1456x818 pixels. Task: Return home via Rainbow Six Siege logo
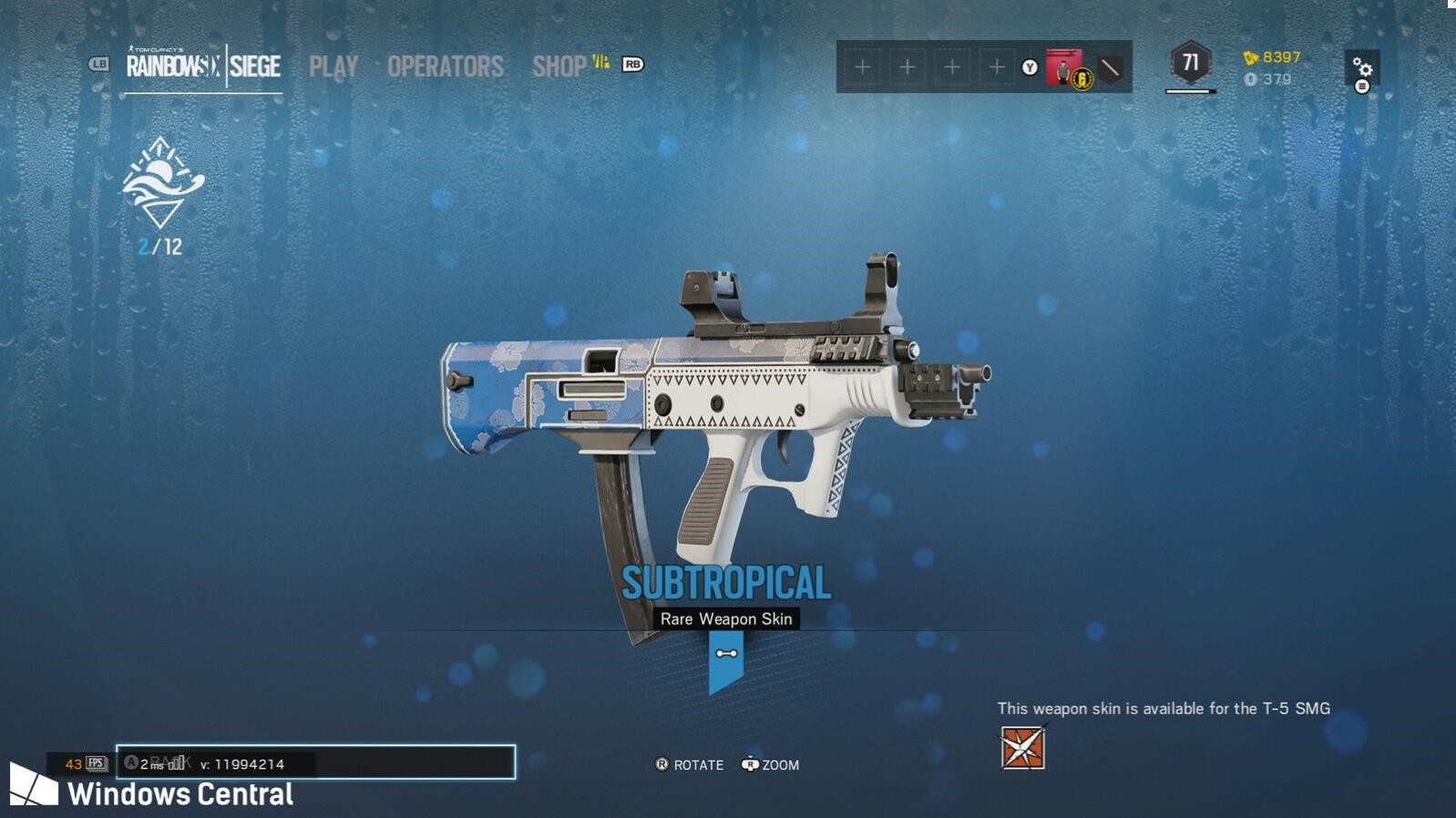[x=203, y=66]
